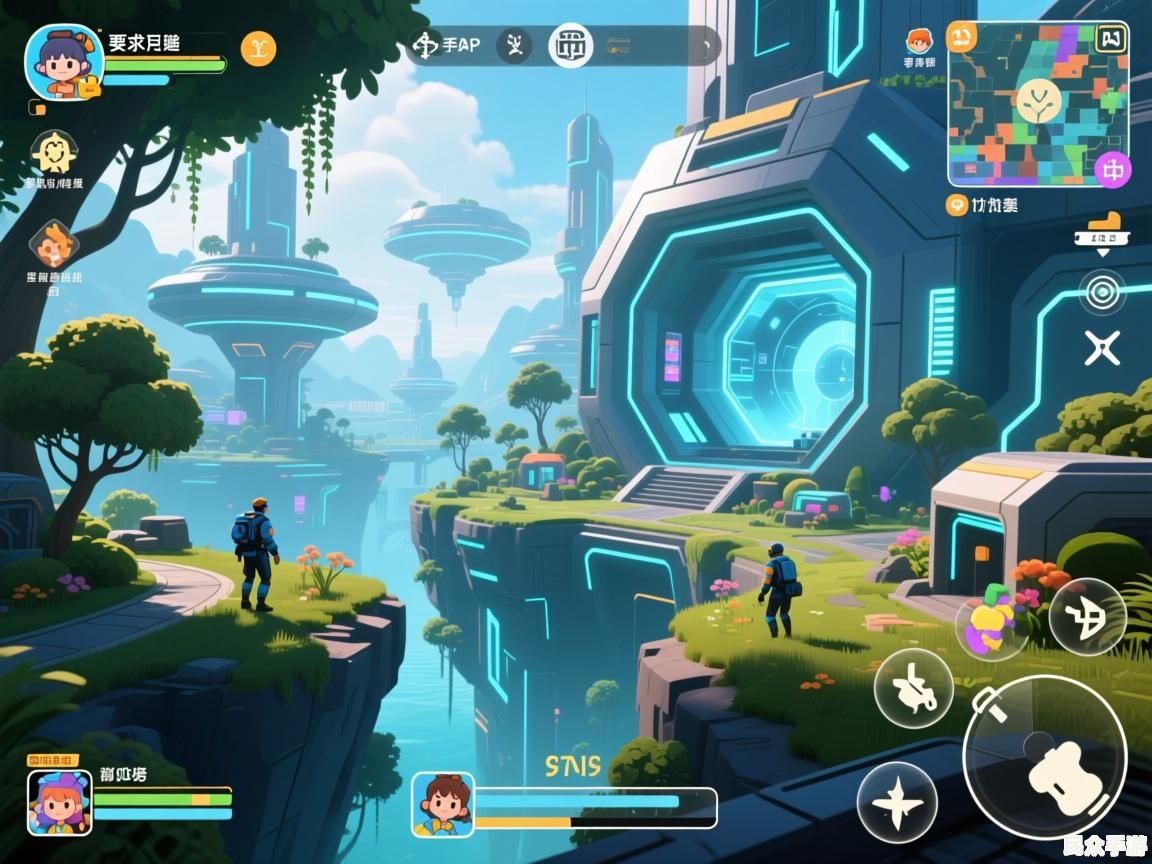Expand minimap with the square corner button

[1111, 39]
